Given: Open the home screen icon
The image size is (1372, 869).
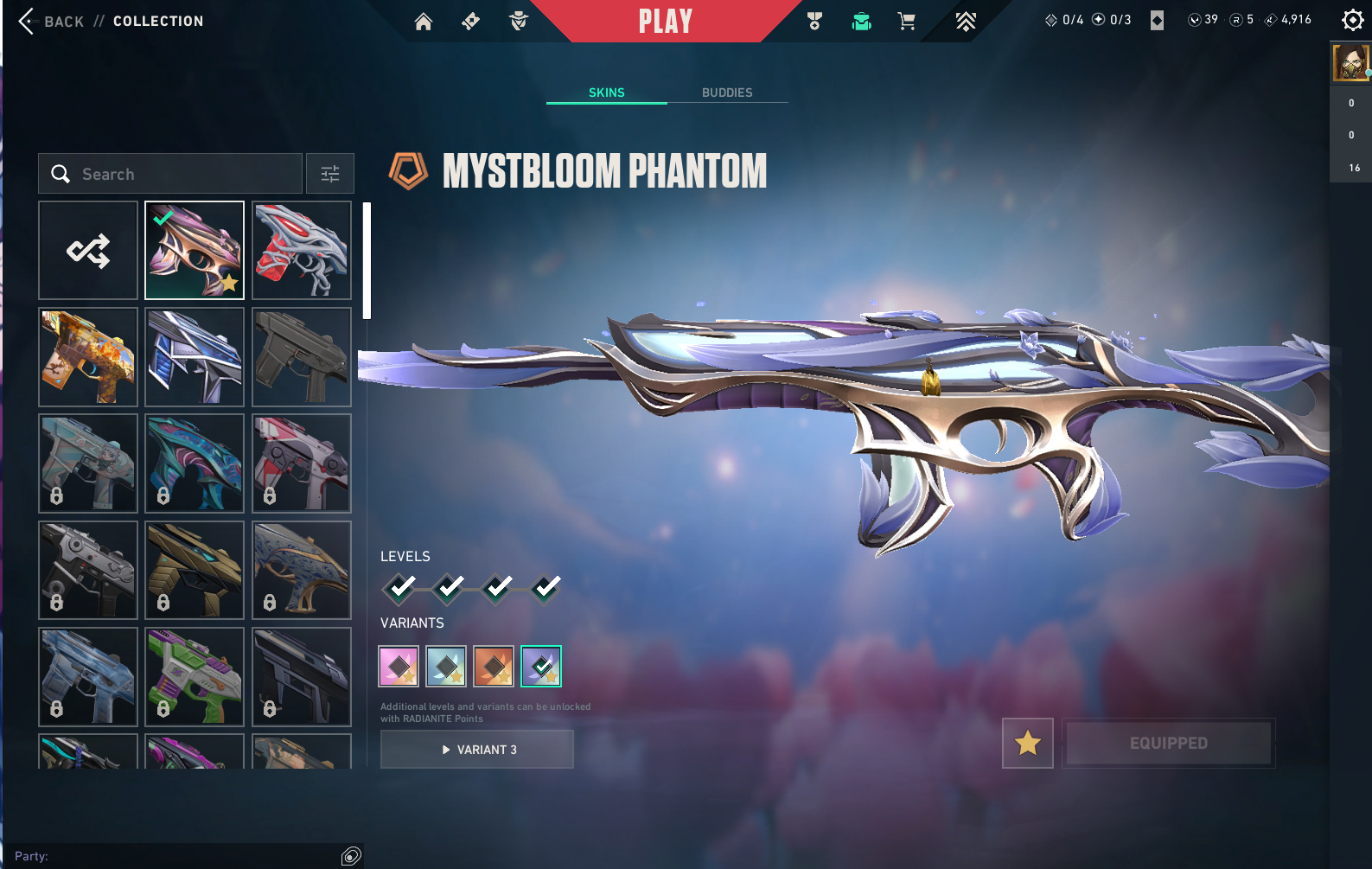Looking at the screenshot, I should click(x=424, y=22).
